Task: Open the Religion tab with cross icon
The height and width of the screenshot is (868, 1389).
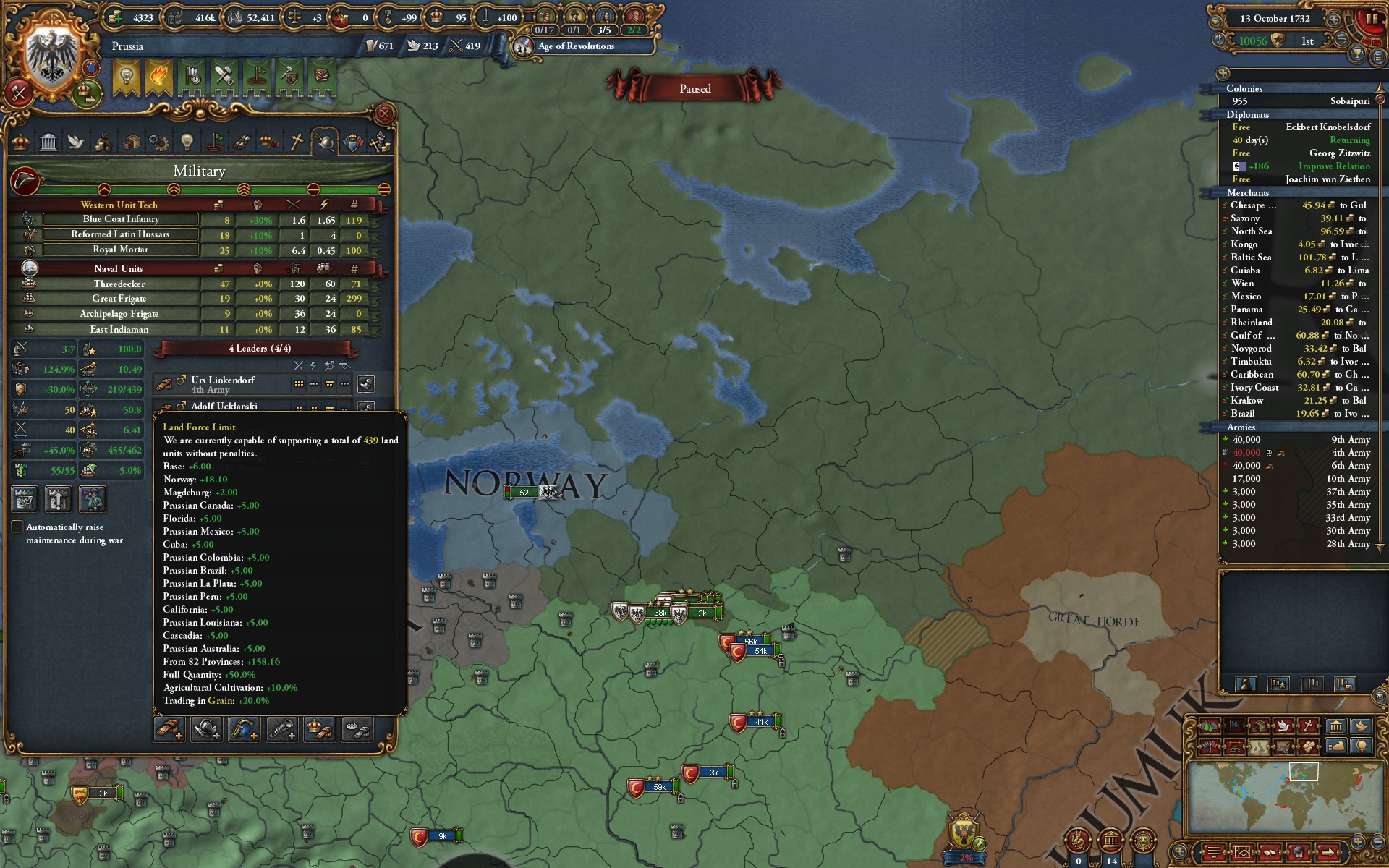Action: click(295, 142)
